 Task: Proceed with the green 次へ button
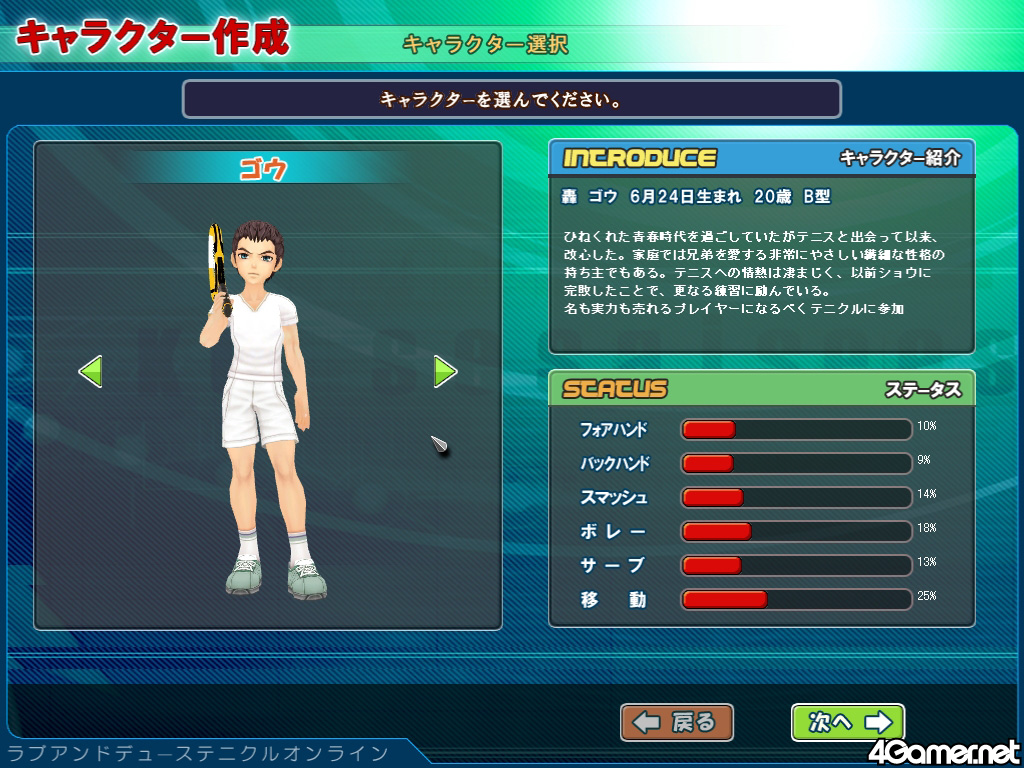coord(847,722)
